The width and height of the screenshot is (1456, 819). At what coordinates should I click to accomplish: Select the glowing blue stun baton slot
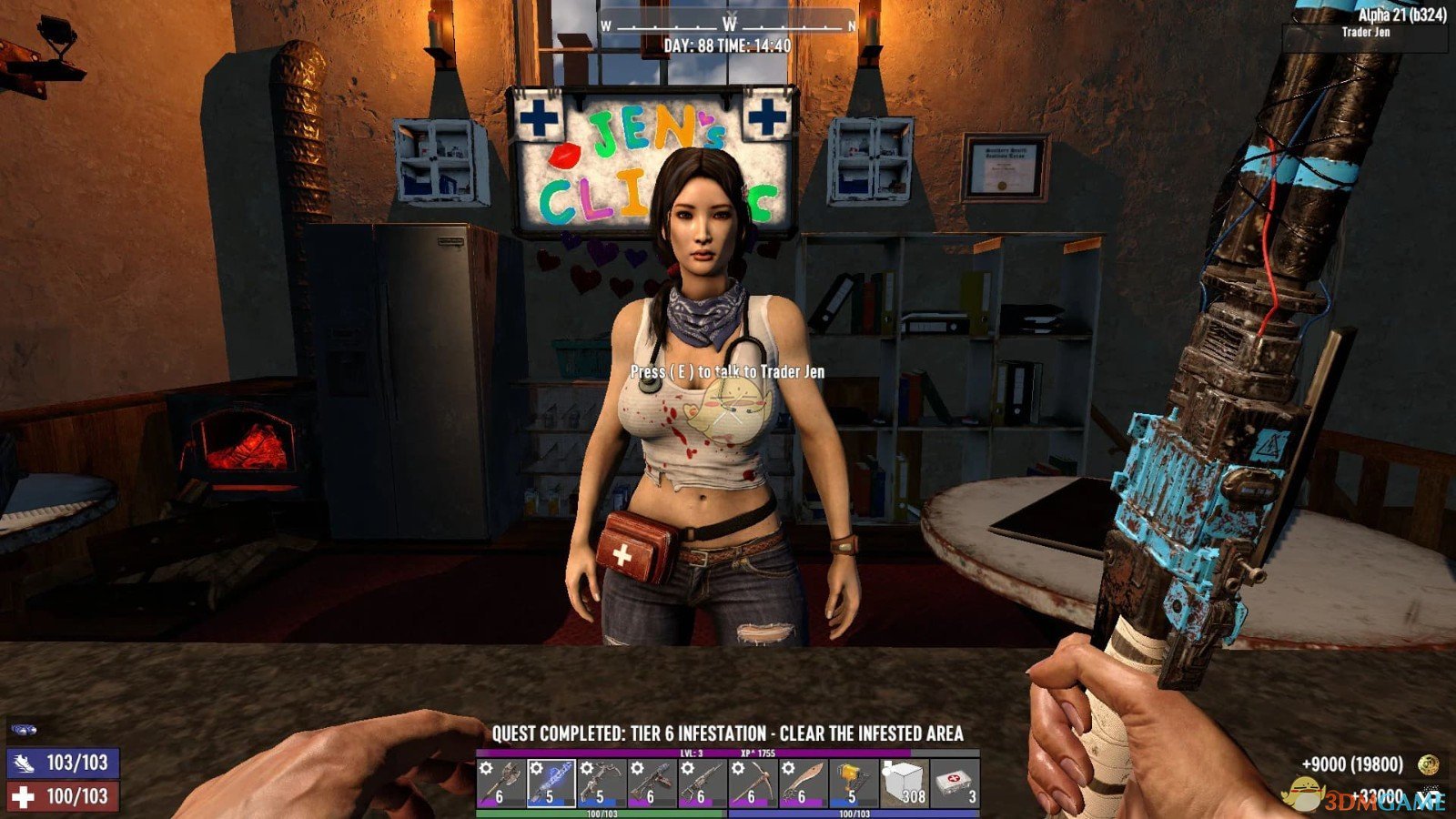[x=551, y=784]
